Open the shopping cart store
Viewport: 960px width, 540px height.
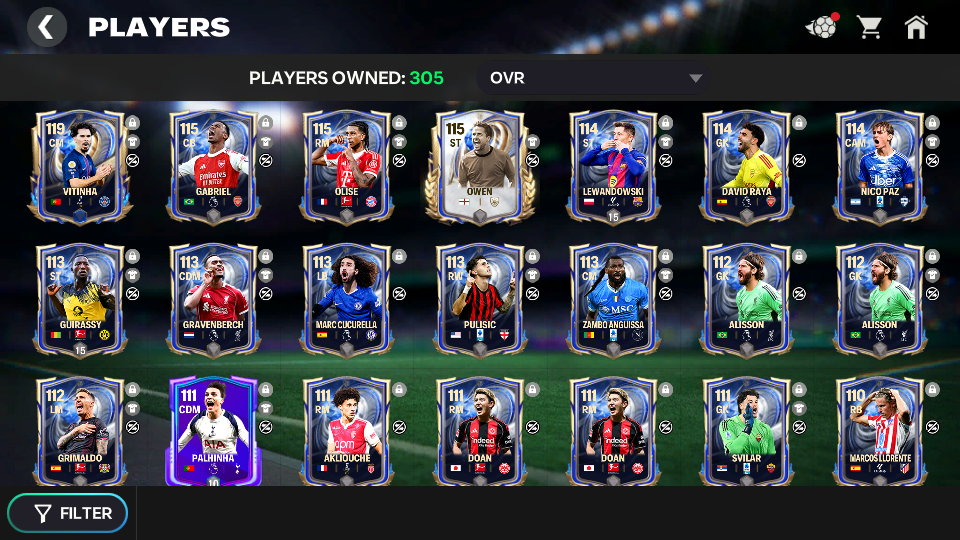tap(869, 27)
